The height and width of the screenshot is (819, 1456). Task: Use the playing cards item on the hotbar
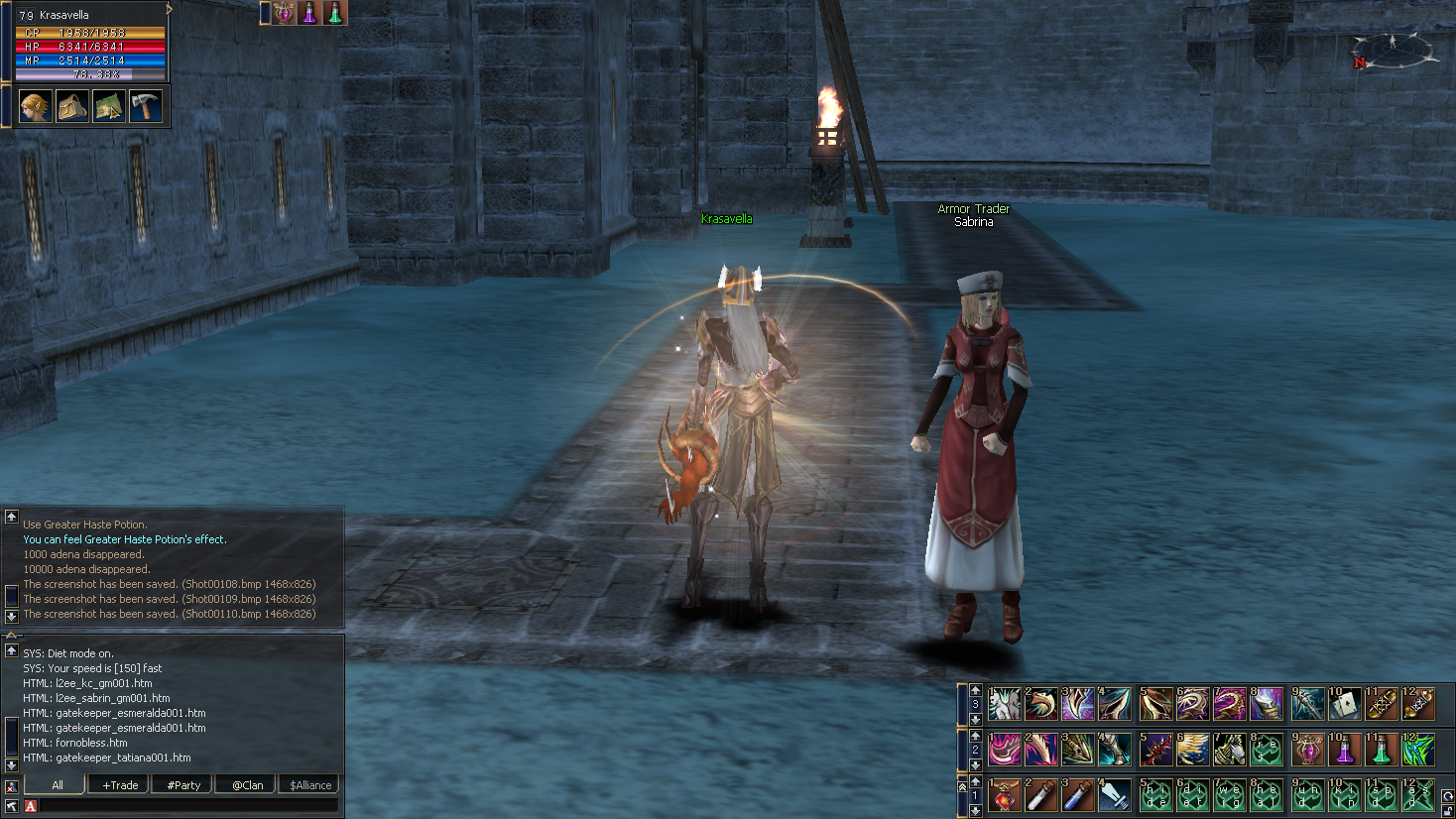coord(1344,704)
